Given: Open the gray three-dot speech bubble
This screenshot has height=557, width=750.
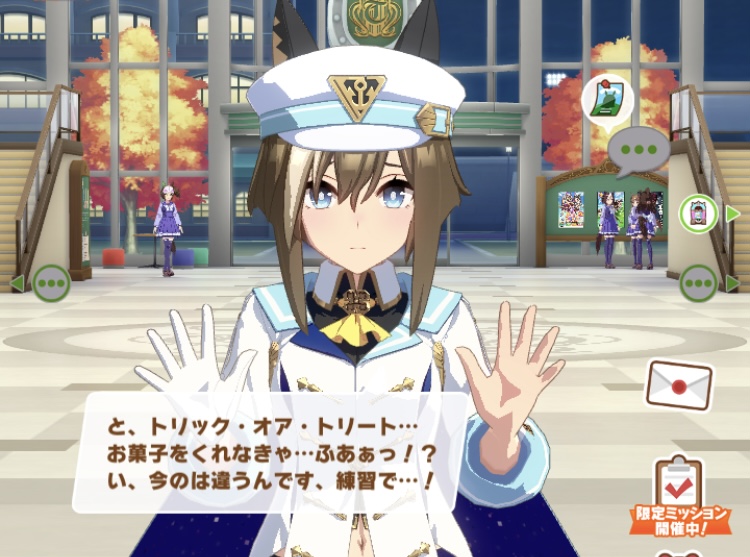Looking at the screenshot, I should tap(636, 153).
